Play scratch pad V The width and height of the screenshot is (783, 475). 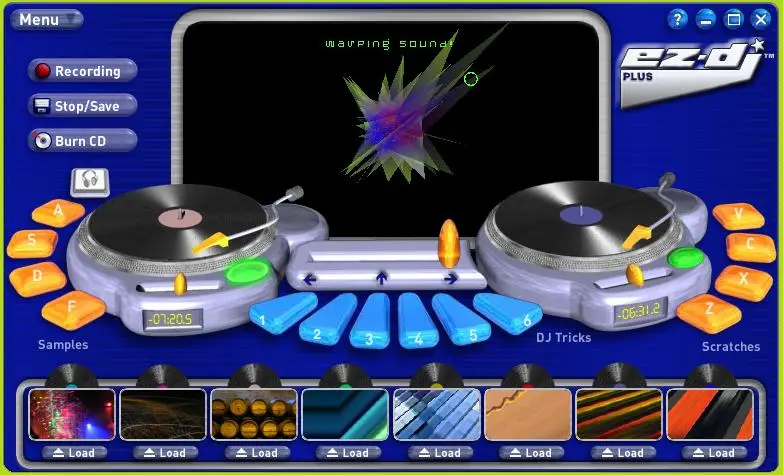click(739, 216)
